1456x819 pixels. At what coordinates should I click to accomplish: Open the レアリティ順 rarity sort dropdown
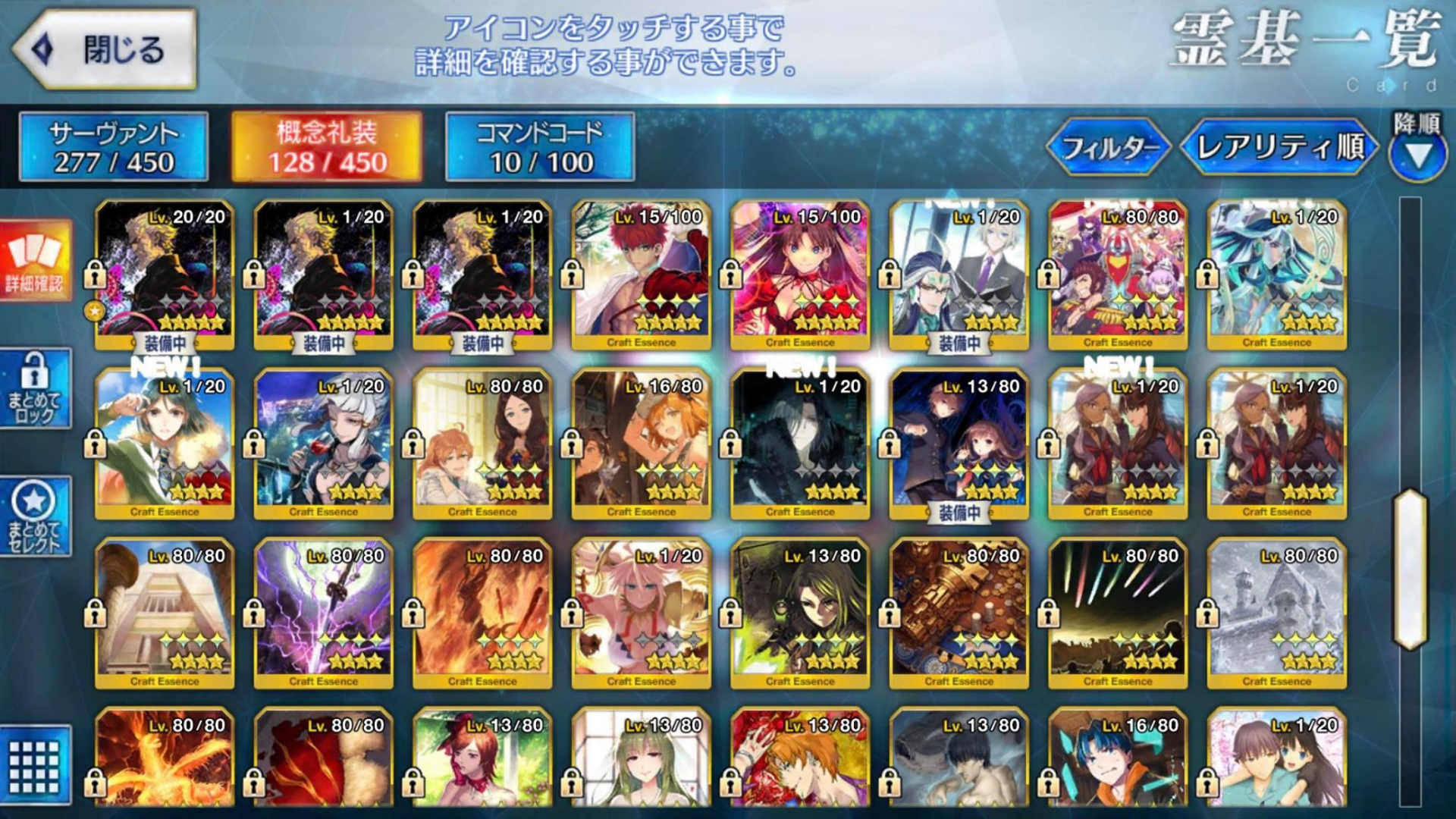coord(1282,146)
